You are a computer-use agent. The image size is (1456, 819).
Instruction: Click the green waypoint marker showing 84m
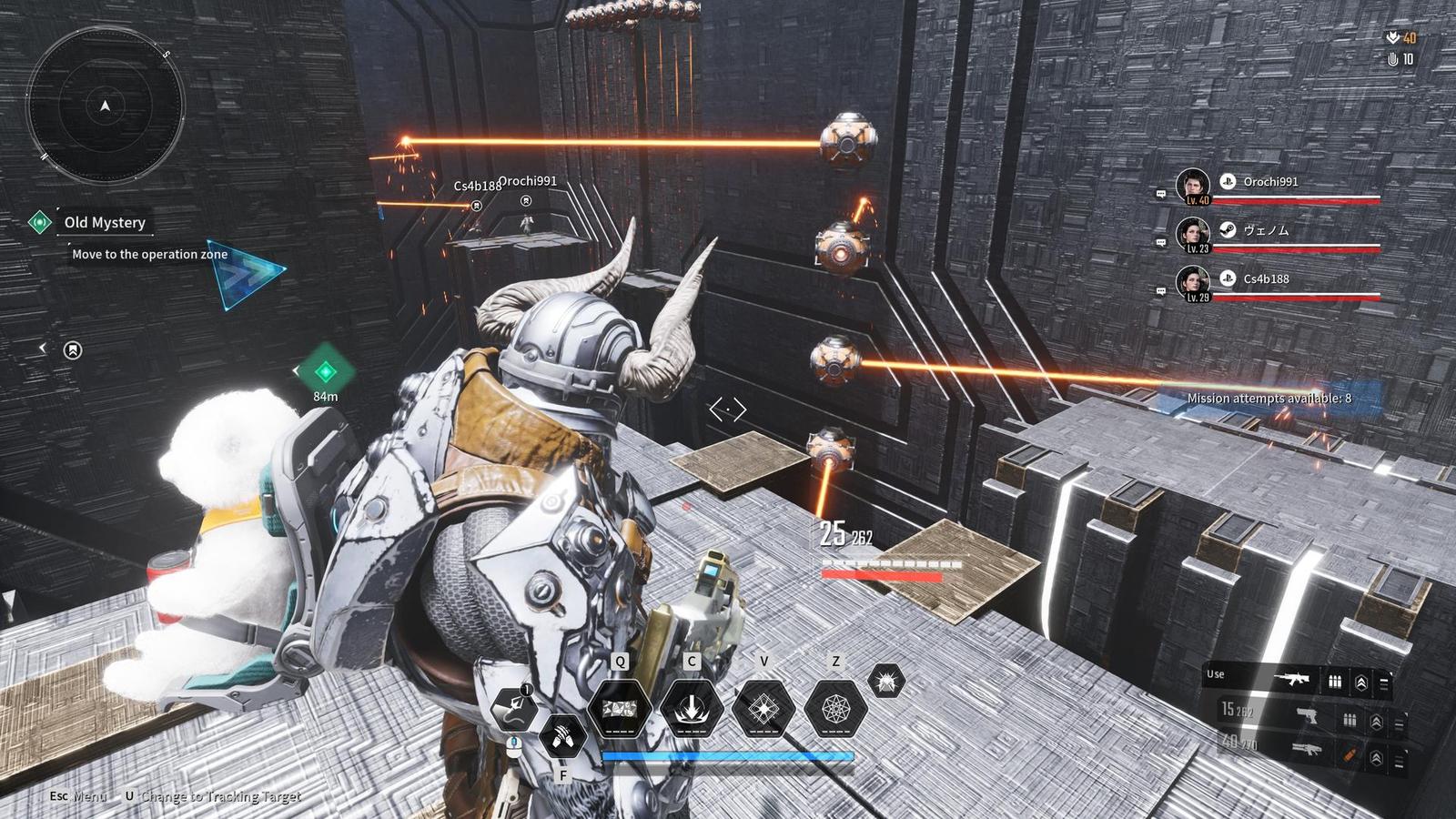pyautogui.click(x=325, y=371)
